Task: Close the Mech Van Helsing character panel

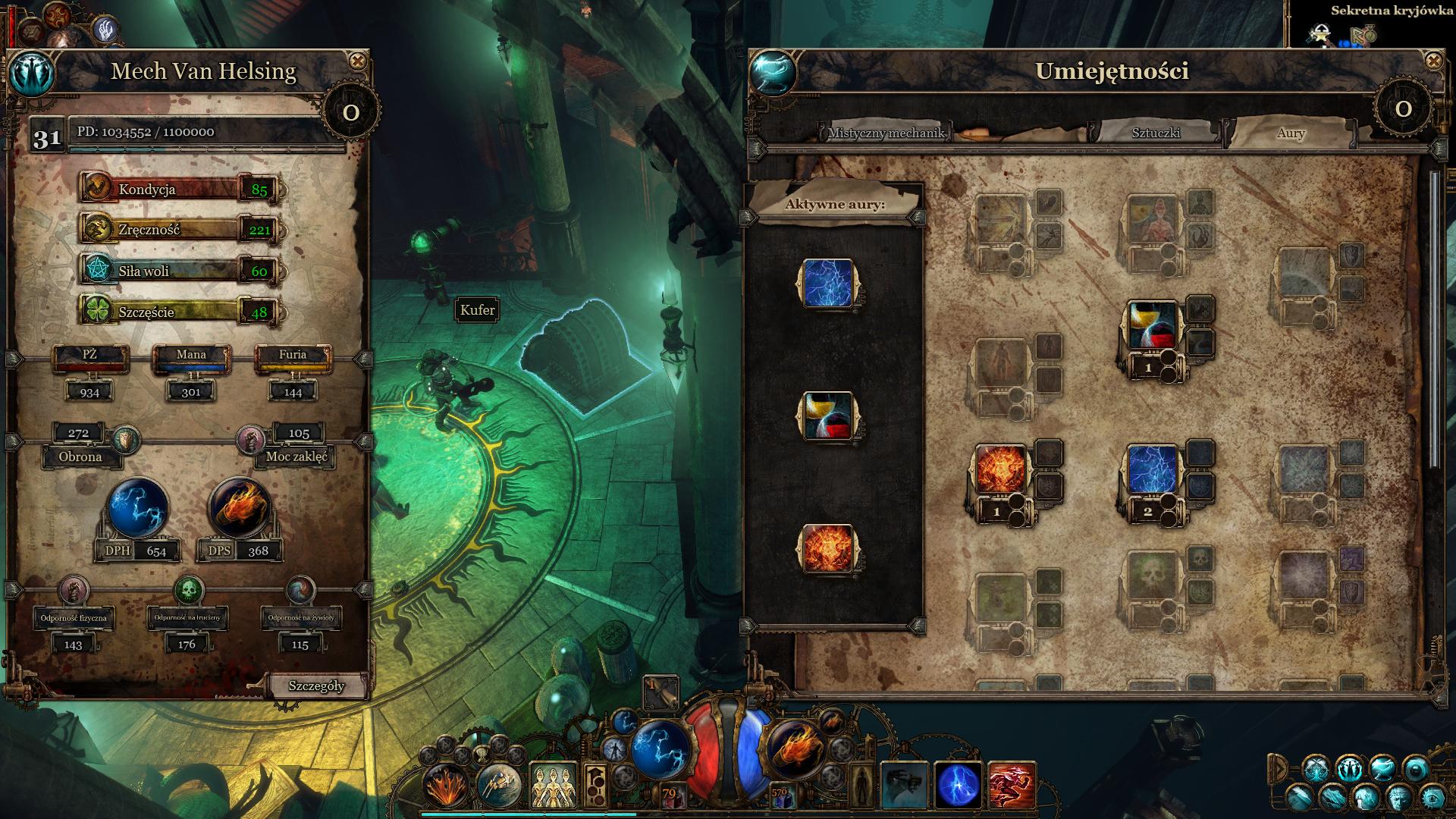Action: pos(357,61)
